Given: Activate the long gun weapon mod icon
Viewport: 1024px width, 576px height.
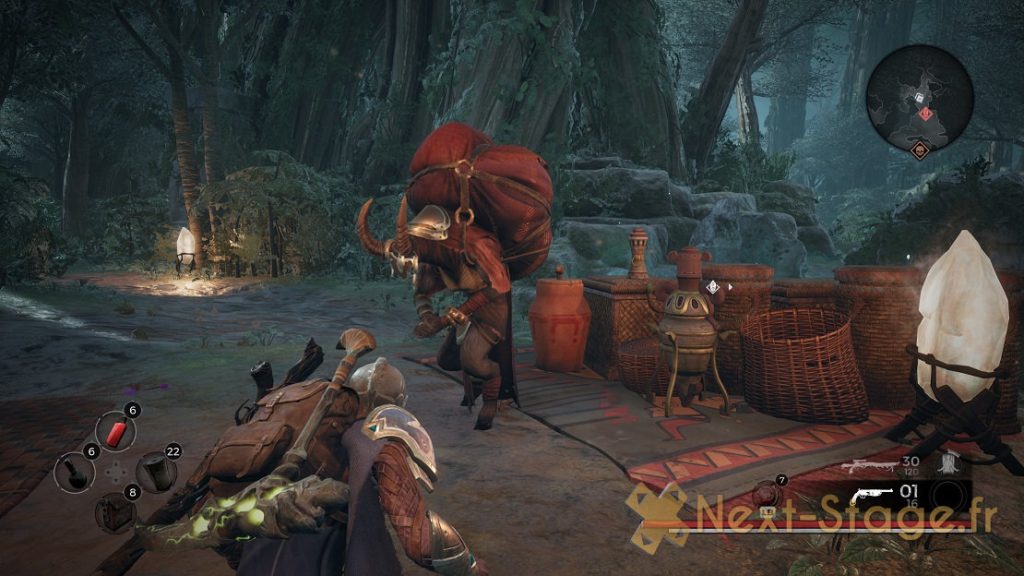Looking at the screenshot, I should [x=950, y=463].
